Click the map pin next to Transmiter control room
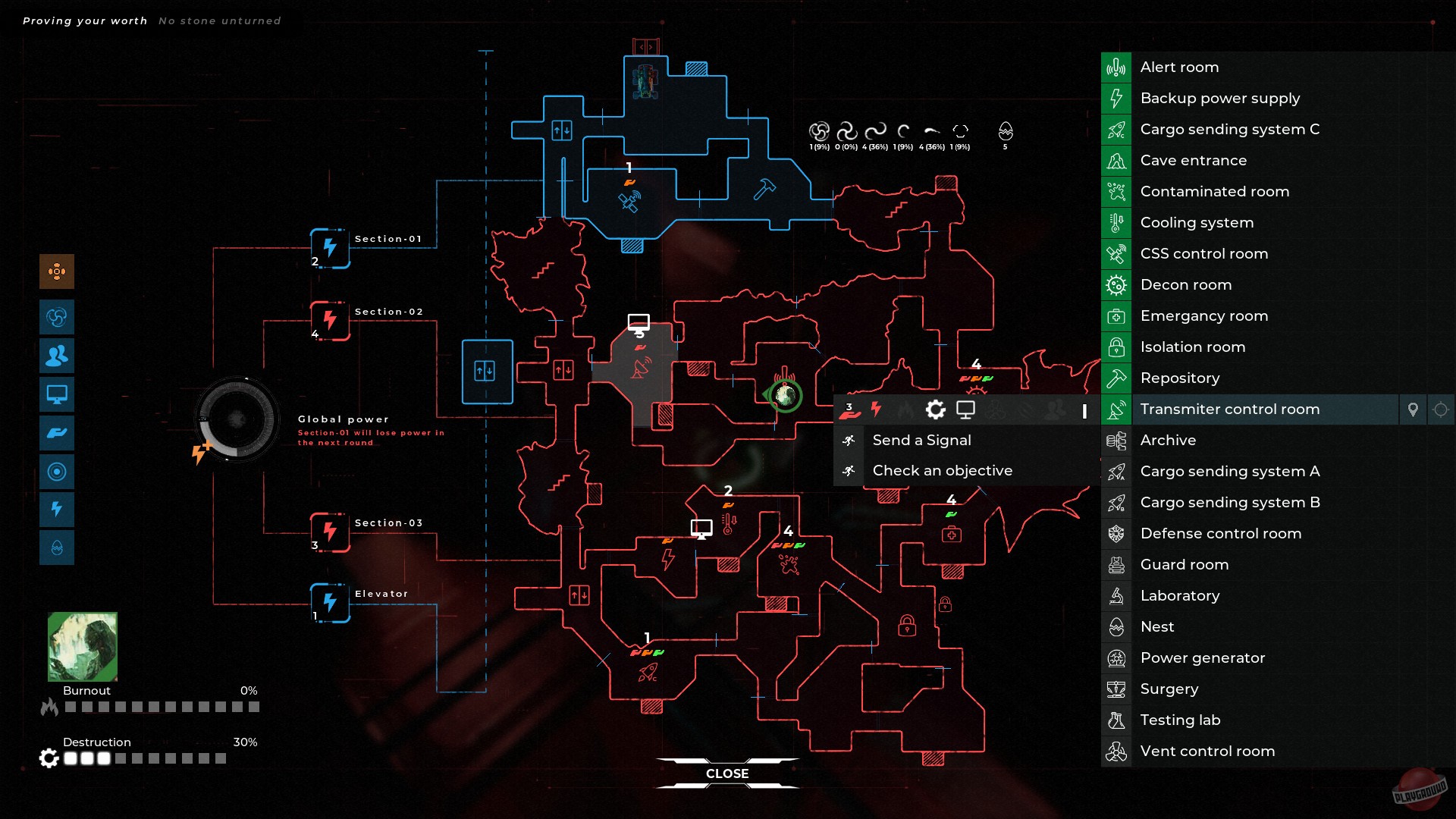The image size is (1456, 819). tap(1414, 409)
